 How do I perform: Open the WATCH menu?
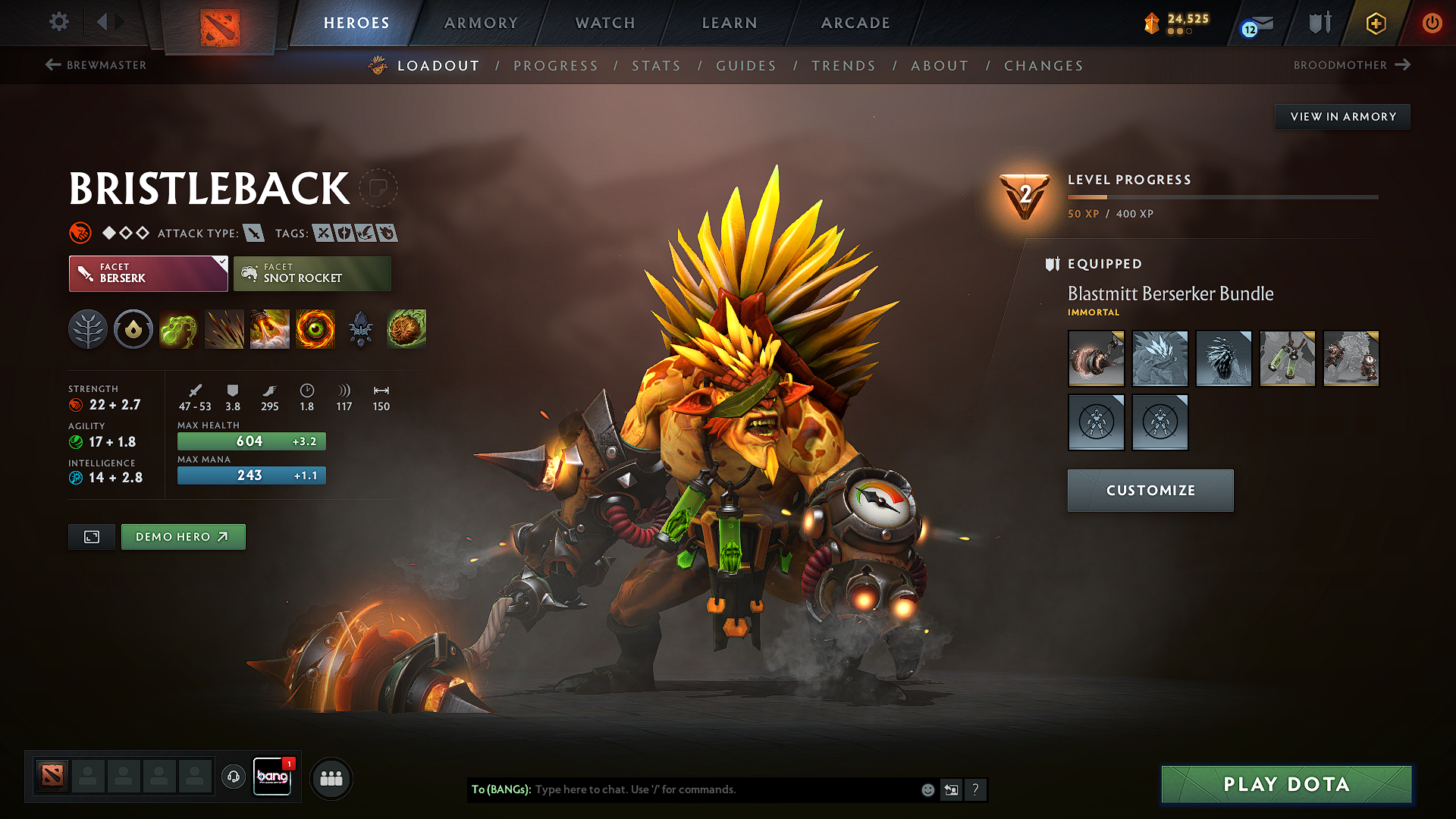point(604,23)
